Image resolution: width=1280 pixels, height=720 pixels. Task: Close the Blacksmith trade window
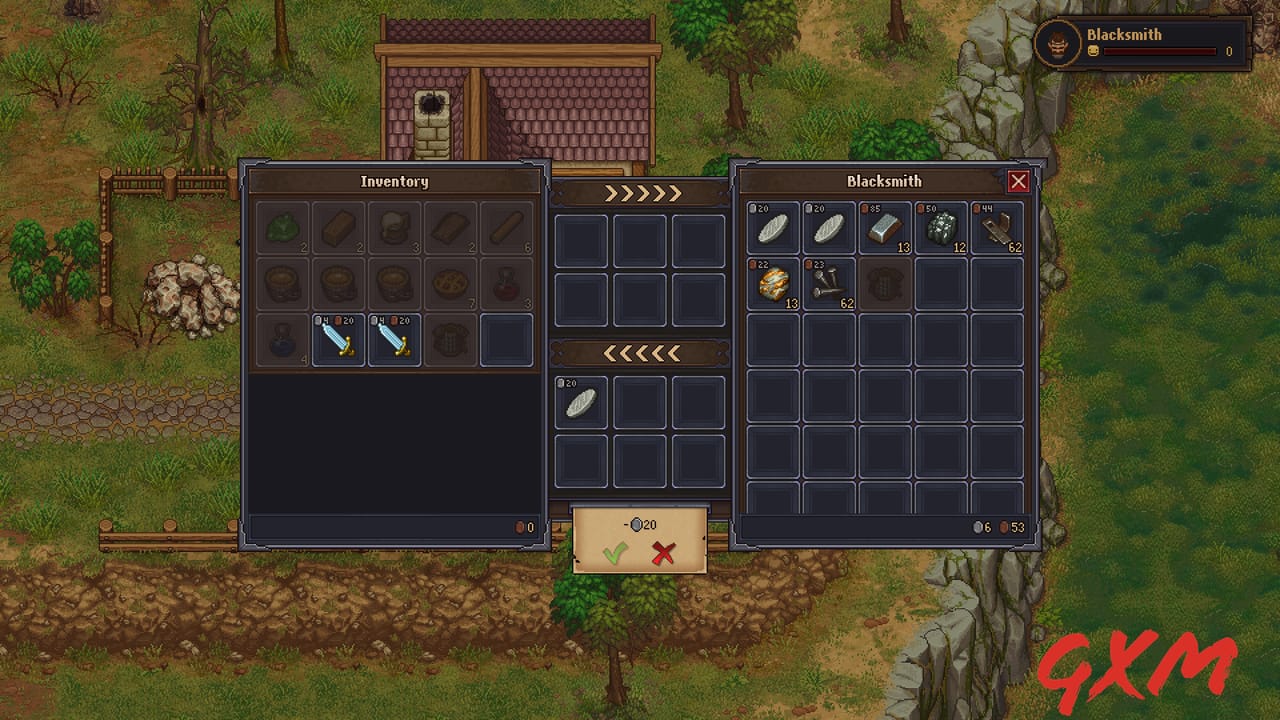[x=1018, y=181]
